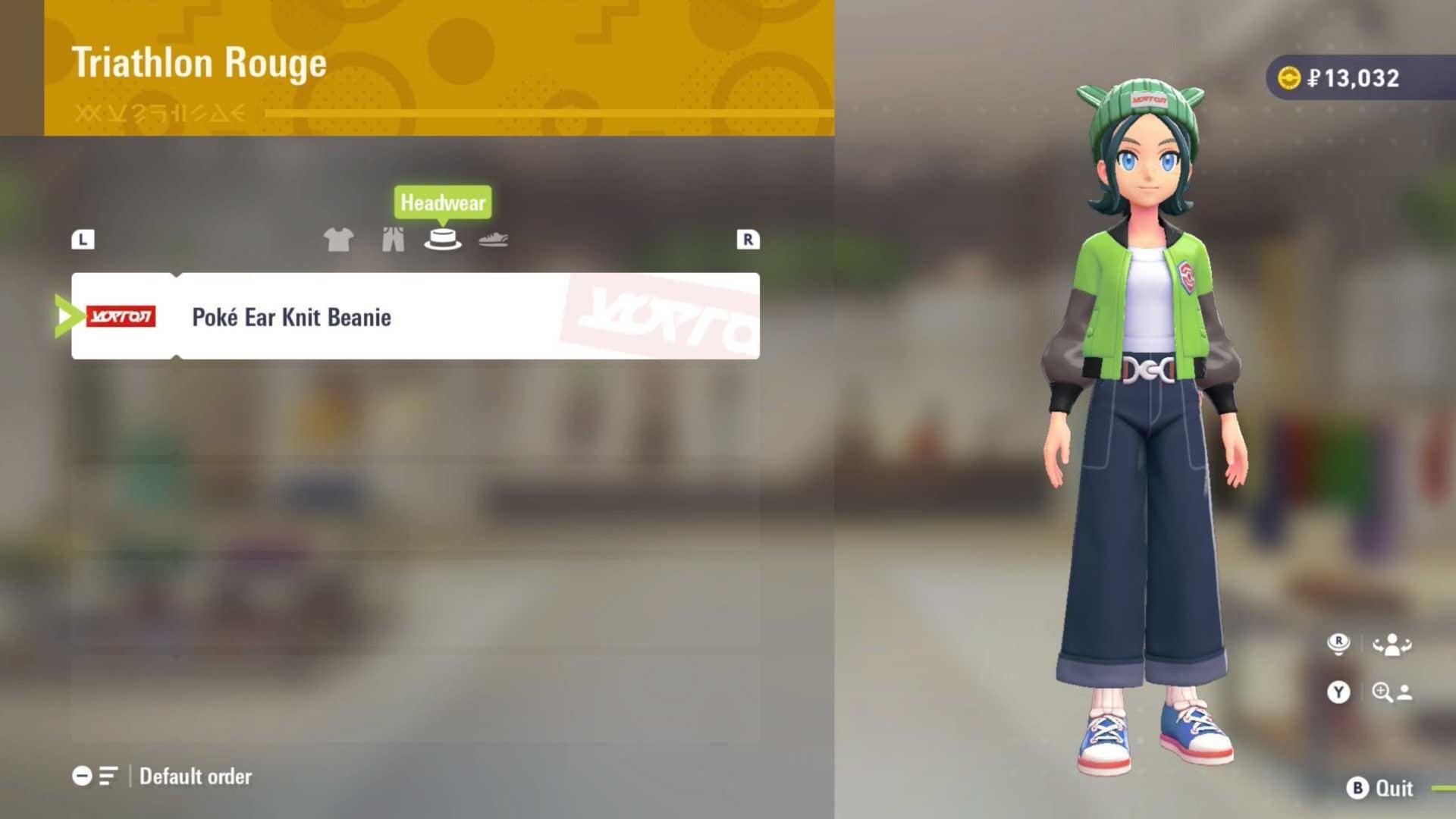Image resolution: width=1456 pixels, height=819 pixels.
Task: Click the green selection arrow marker
Action: [64, 316]
